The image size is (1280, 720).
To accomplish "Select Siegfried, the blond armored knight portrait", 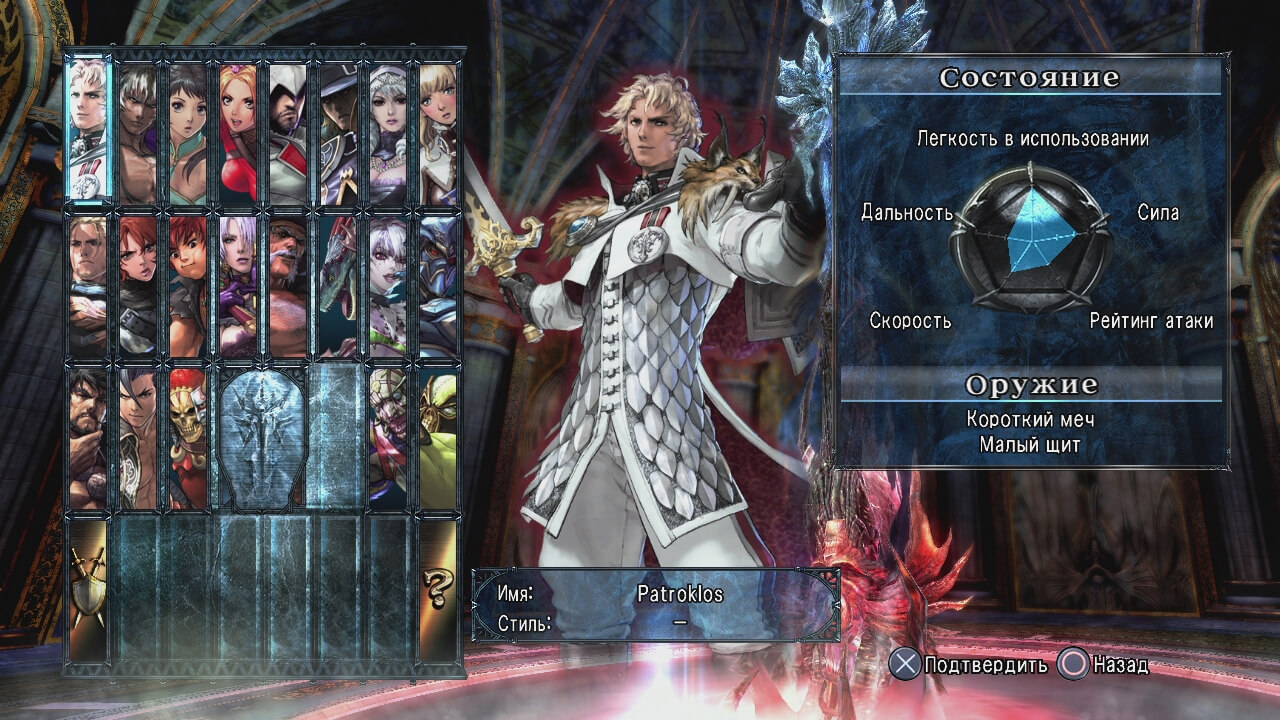I will [89, 286].
